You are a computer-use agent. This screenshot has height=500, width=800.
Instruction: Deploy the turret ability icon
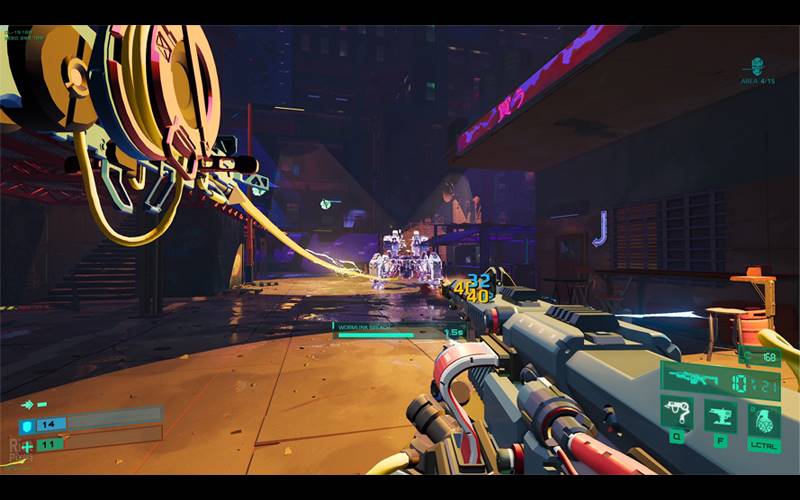(720, 414)
